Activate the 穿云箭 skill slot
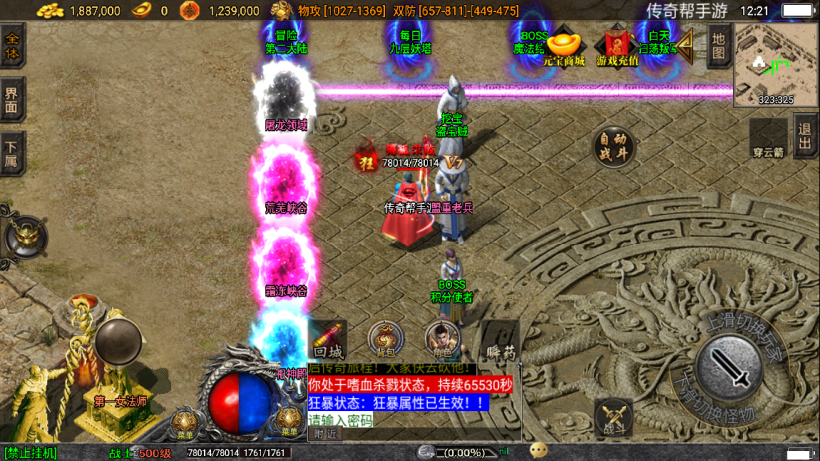820x461 pixels. [x=768, y=138]
